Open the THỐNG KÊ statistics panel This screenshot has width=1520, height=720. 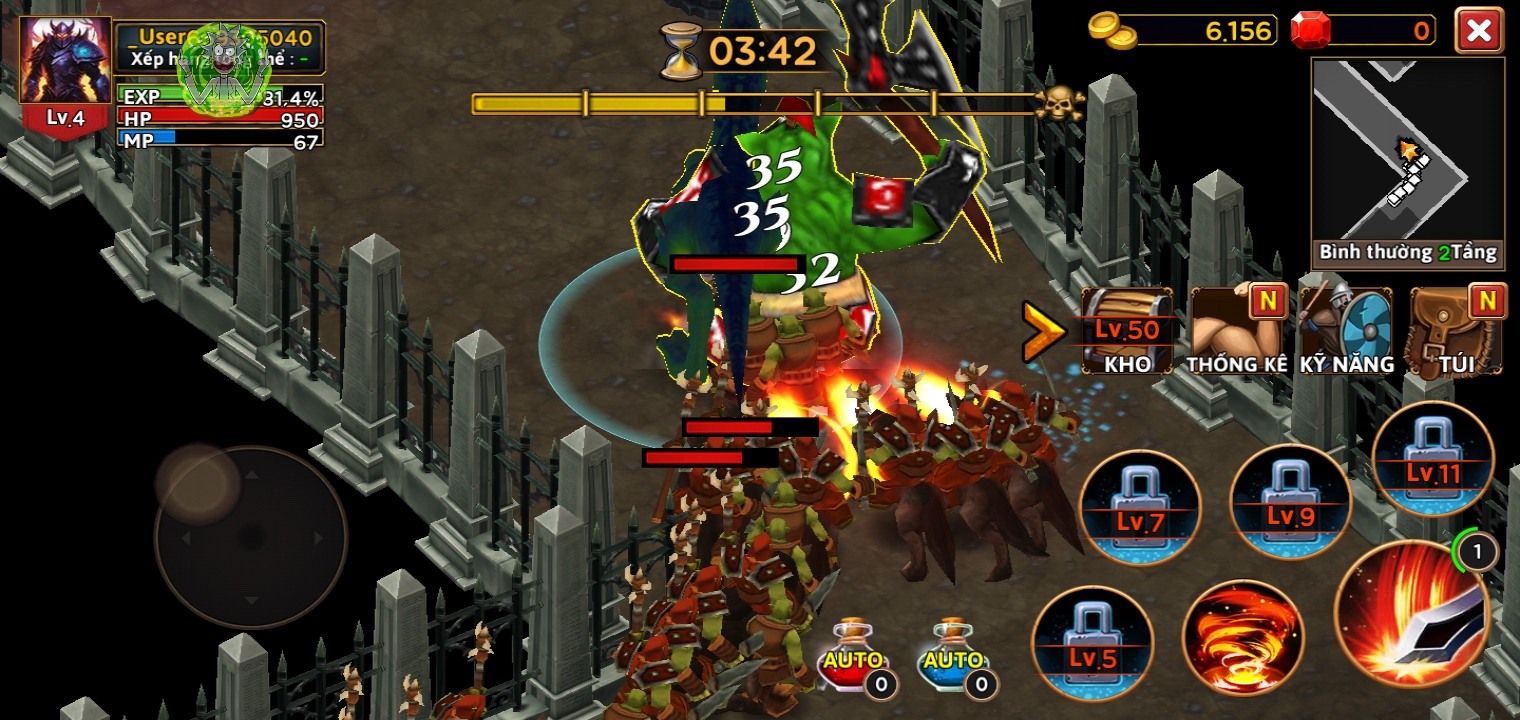coord(1237,332)
